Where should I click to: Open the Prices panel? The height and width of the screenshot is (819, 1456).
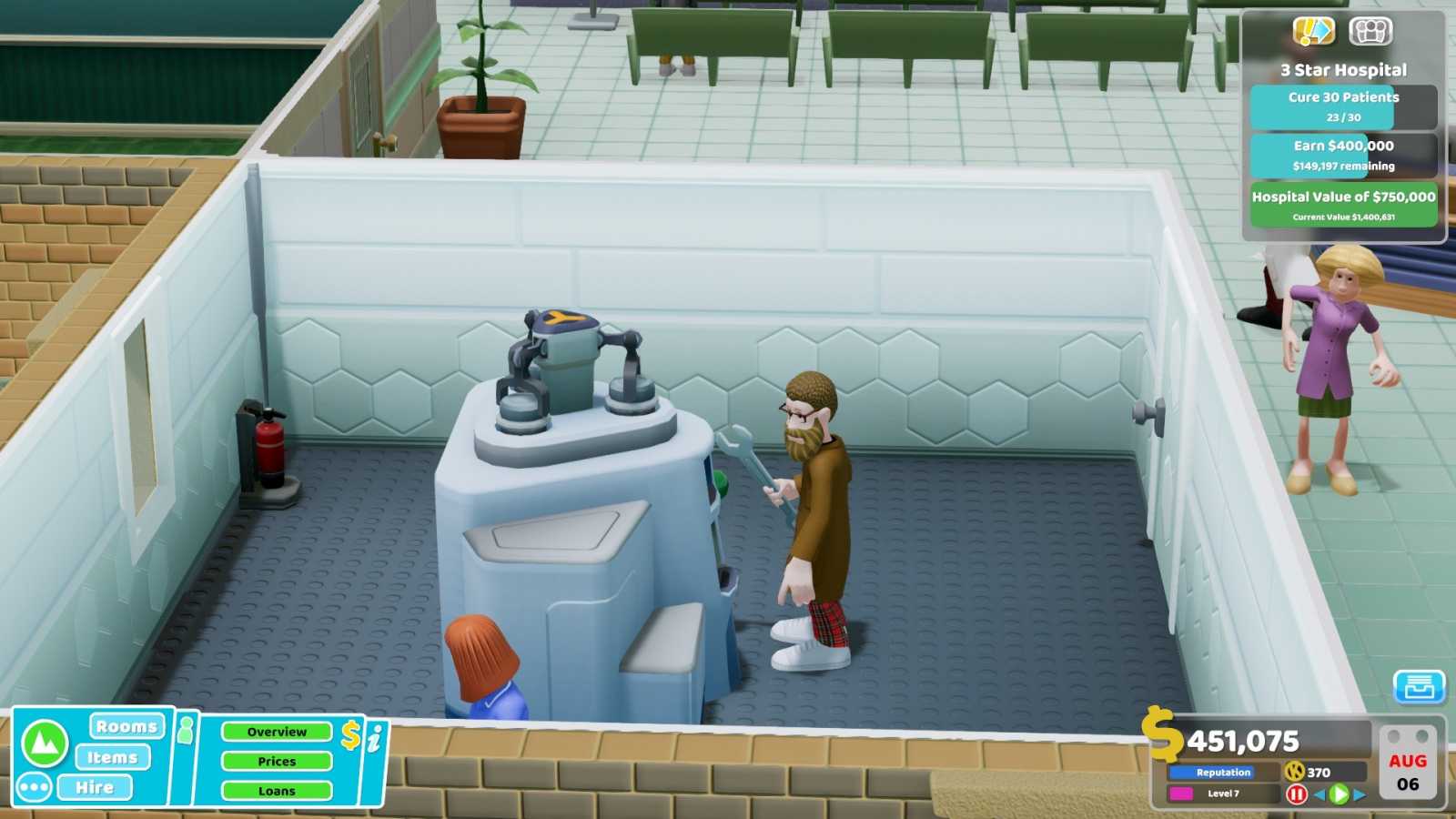pos(278,762)
